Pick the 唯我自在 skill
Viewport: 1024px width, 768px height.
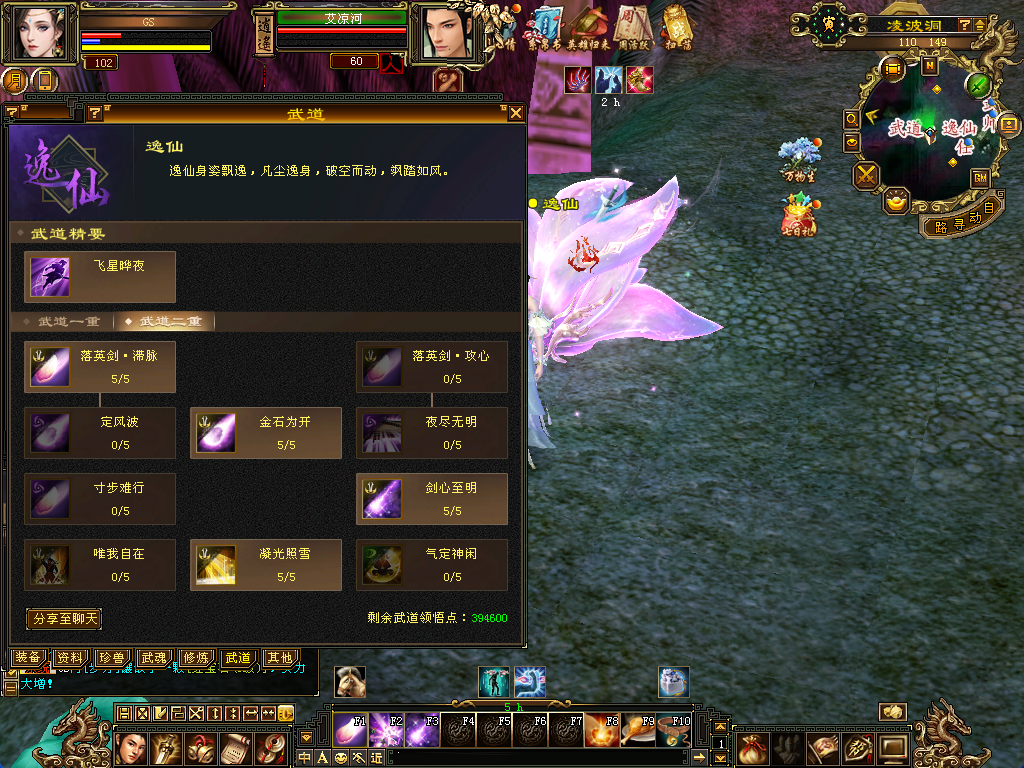pos(100,565)
